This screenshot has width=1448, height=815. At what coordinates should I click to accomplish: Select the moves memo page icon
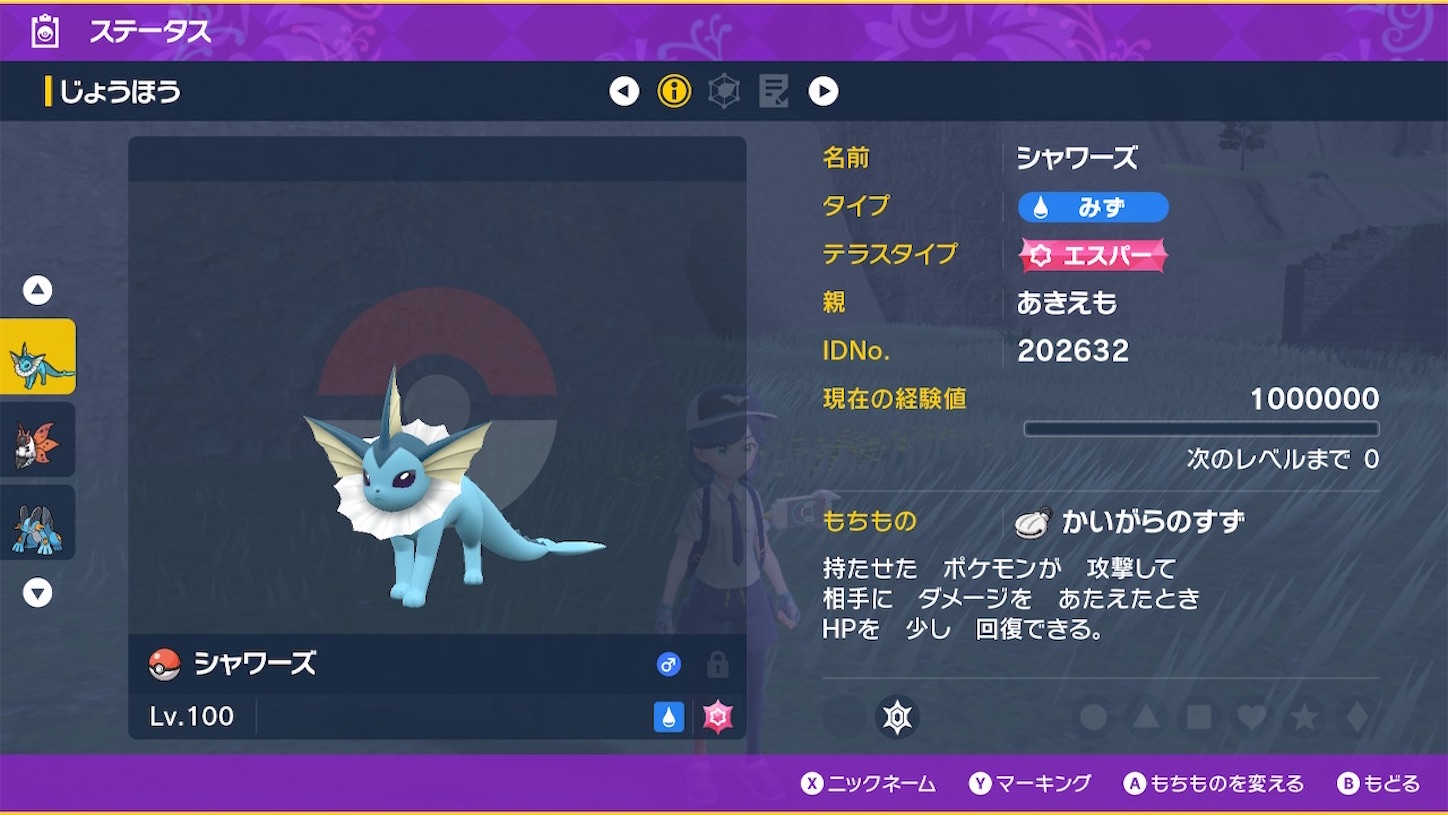tap(775, 91)
